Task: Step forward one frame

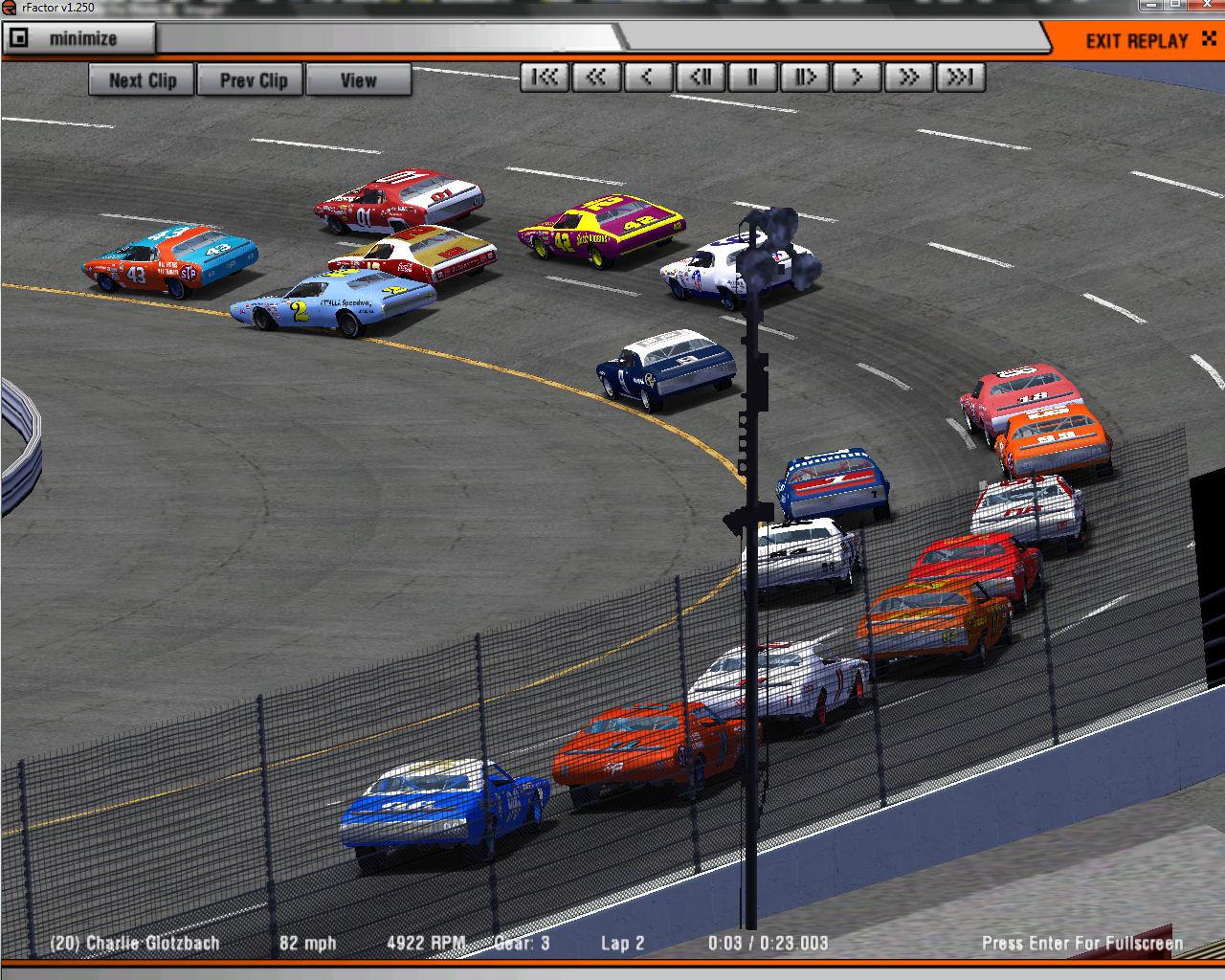Action: coord(804,78)
